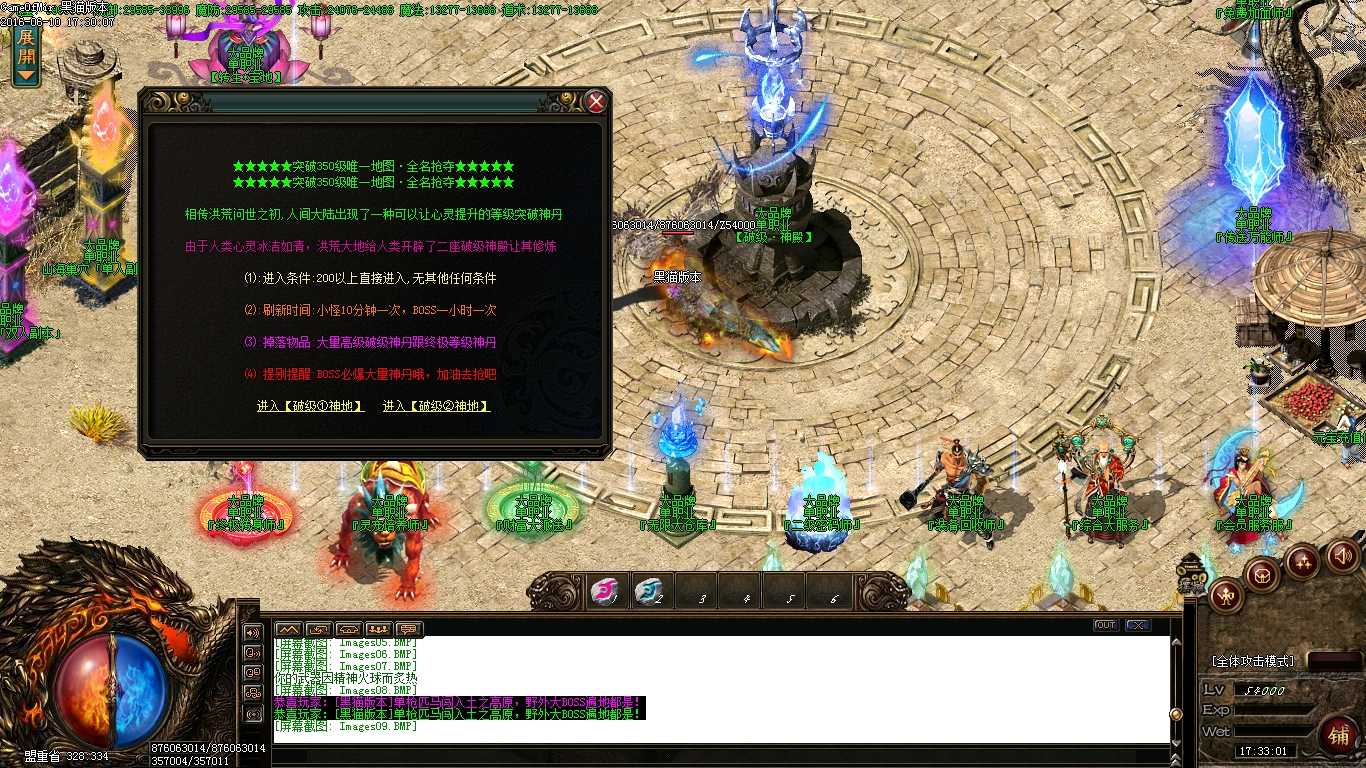Open the 铺 shop icon at bottom right
Image resolution: width=1366 pixels, height=768 pixels.
pyautogui.click(x=1340, y=737)
